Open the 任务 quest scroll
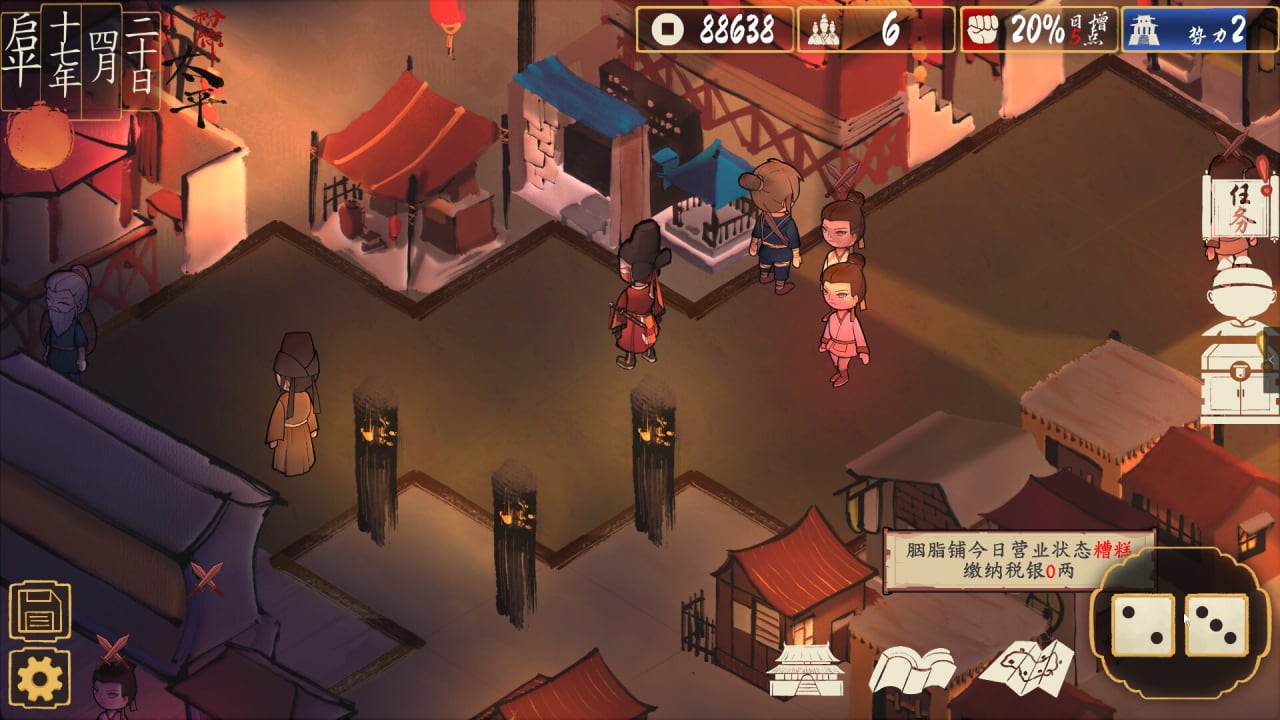 [1239, 210]
